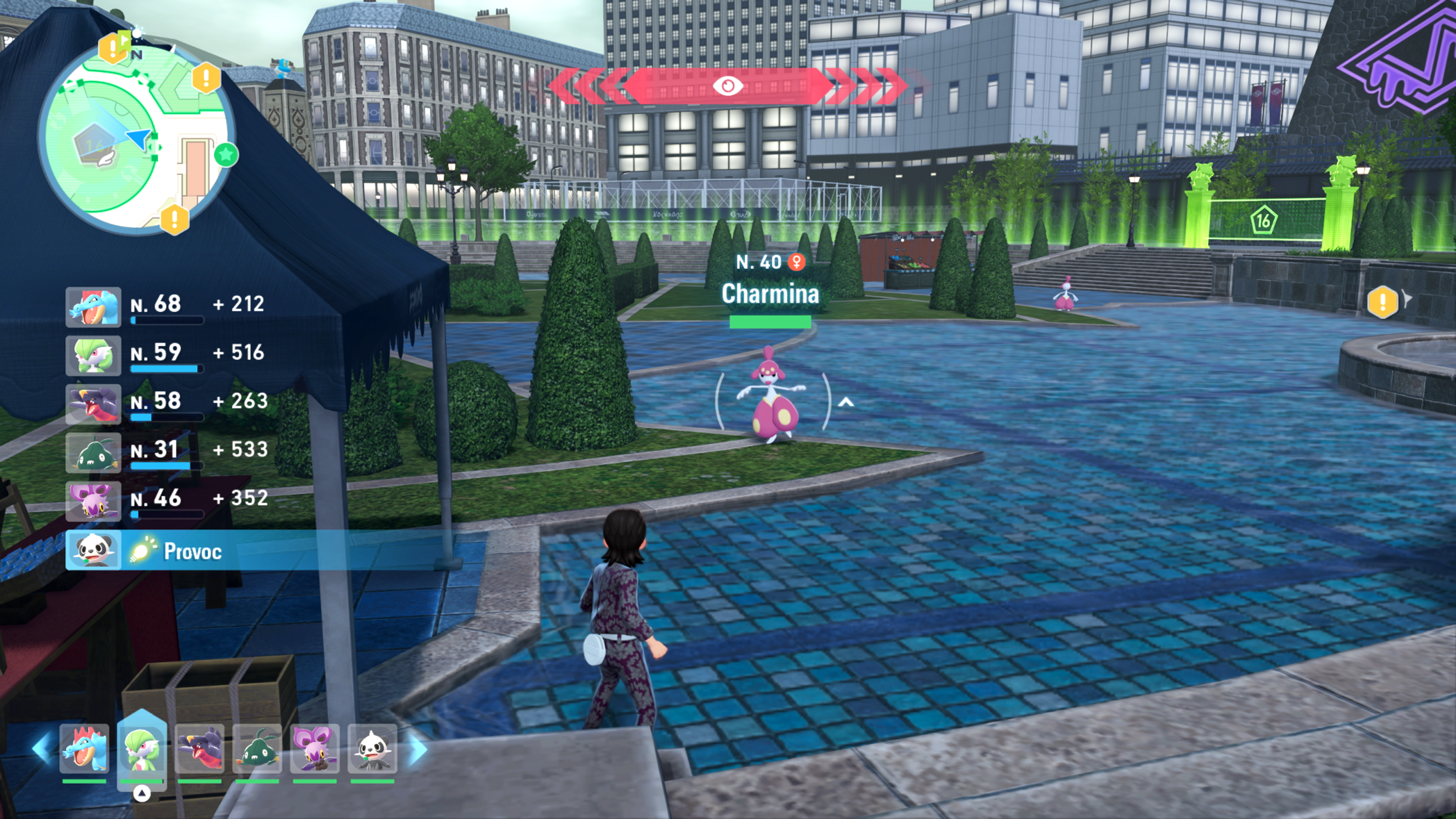Viewport: 1456px width, 819px height.
Task: Click the red eye alert banner
Action: click(727, 86)
